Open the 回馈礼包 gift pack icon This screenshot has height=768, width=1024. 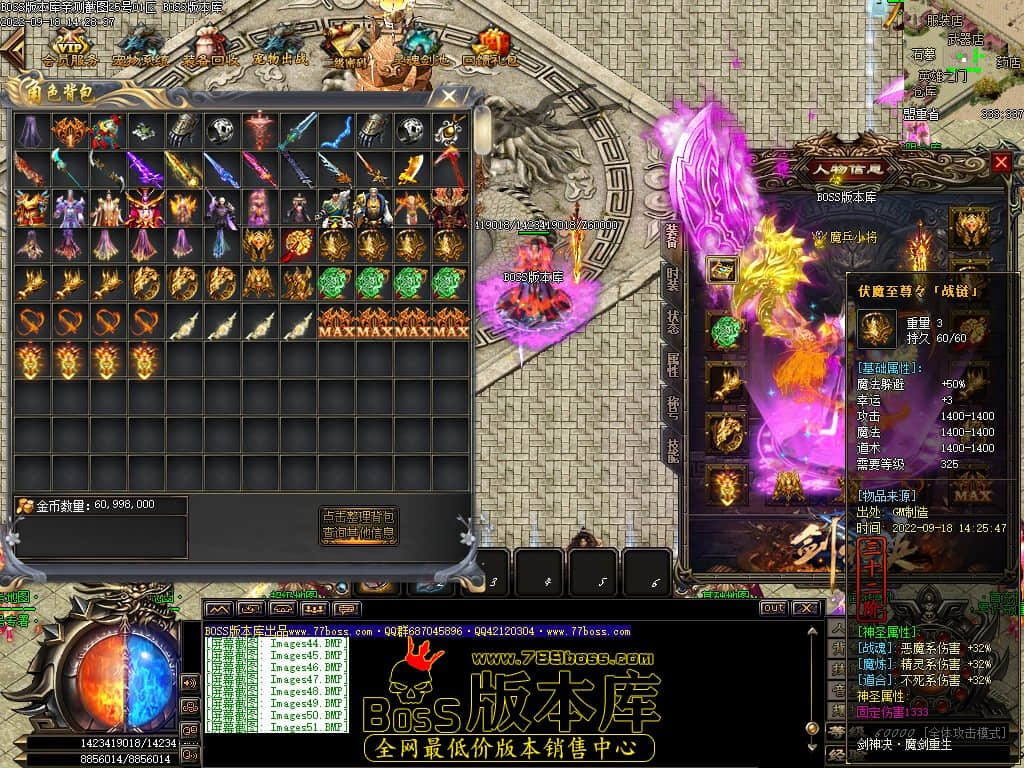tap(490, 46)
